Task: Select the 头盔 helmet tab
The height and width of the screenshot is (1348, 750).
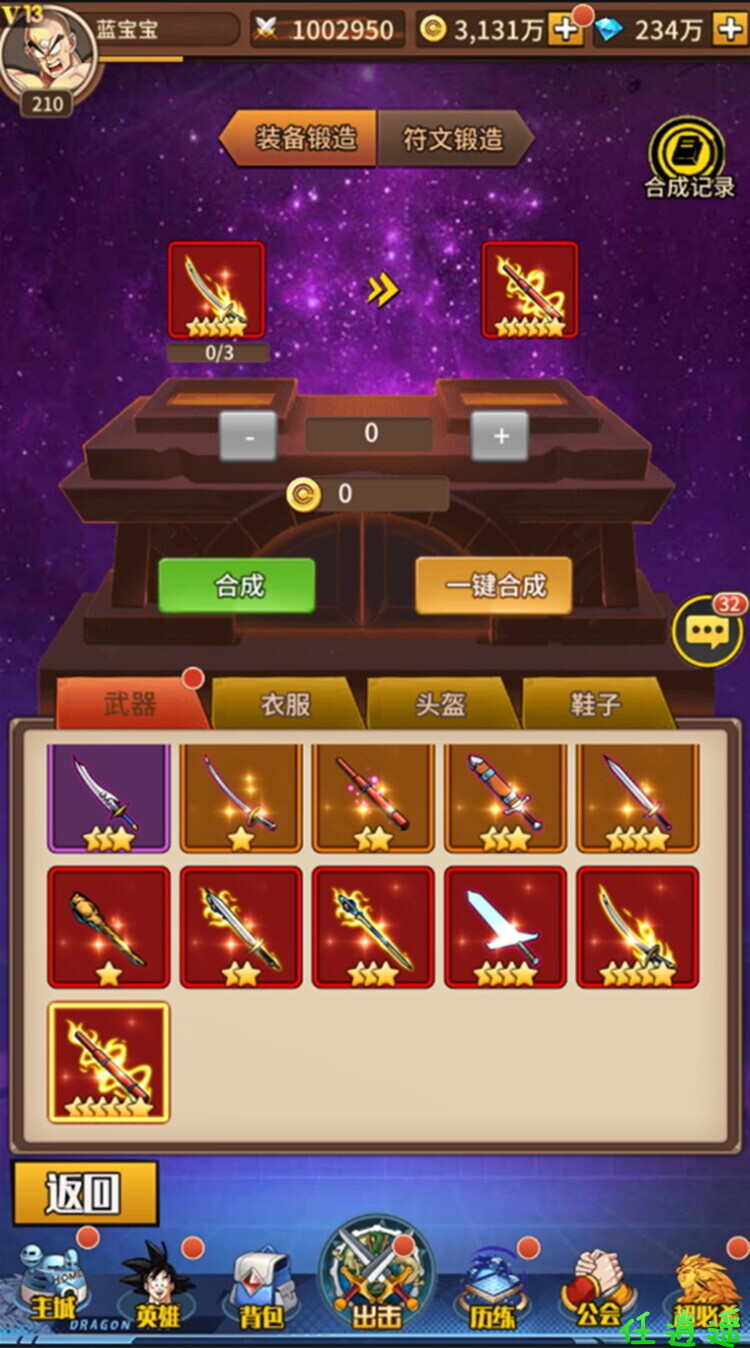Action: (440, 705)
